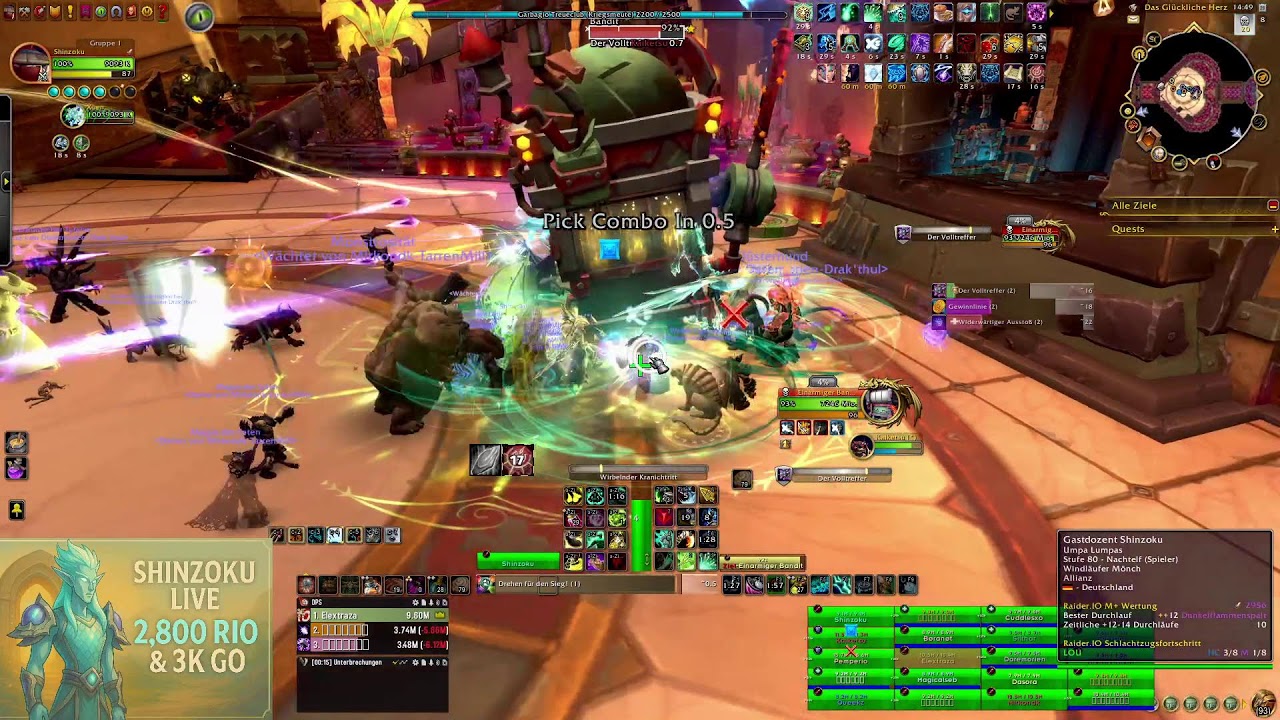The height and width of the screenshot is (720, 1280).
Task: Collapse the Alle Ziele objective tracker
Action: point(1272,206)
